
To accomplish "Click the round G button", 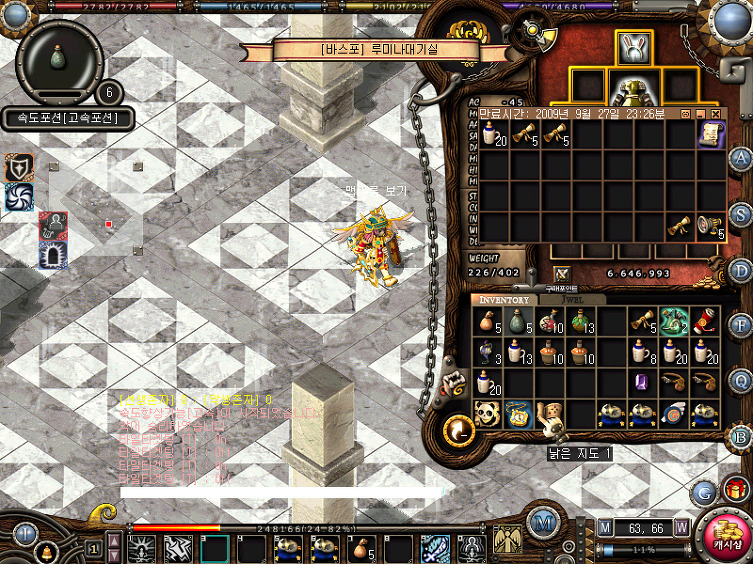I will [704, 492].
